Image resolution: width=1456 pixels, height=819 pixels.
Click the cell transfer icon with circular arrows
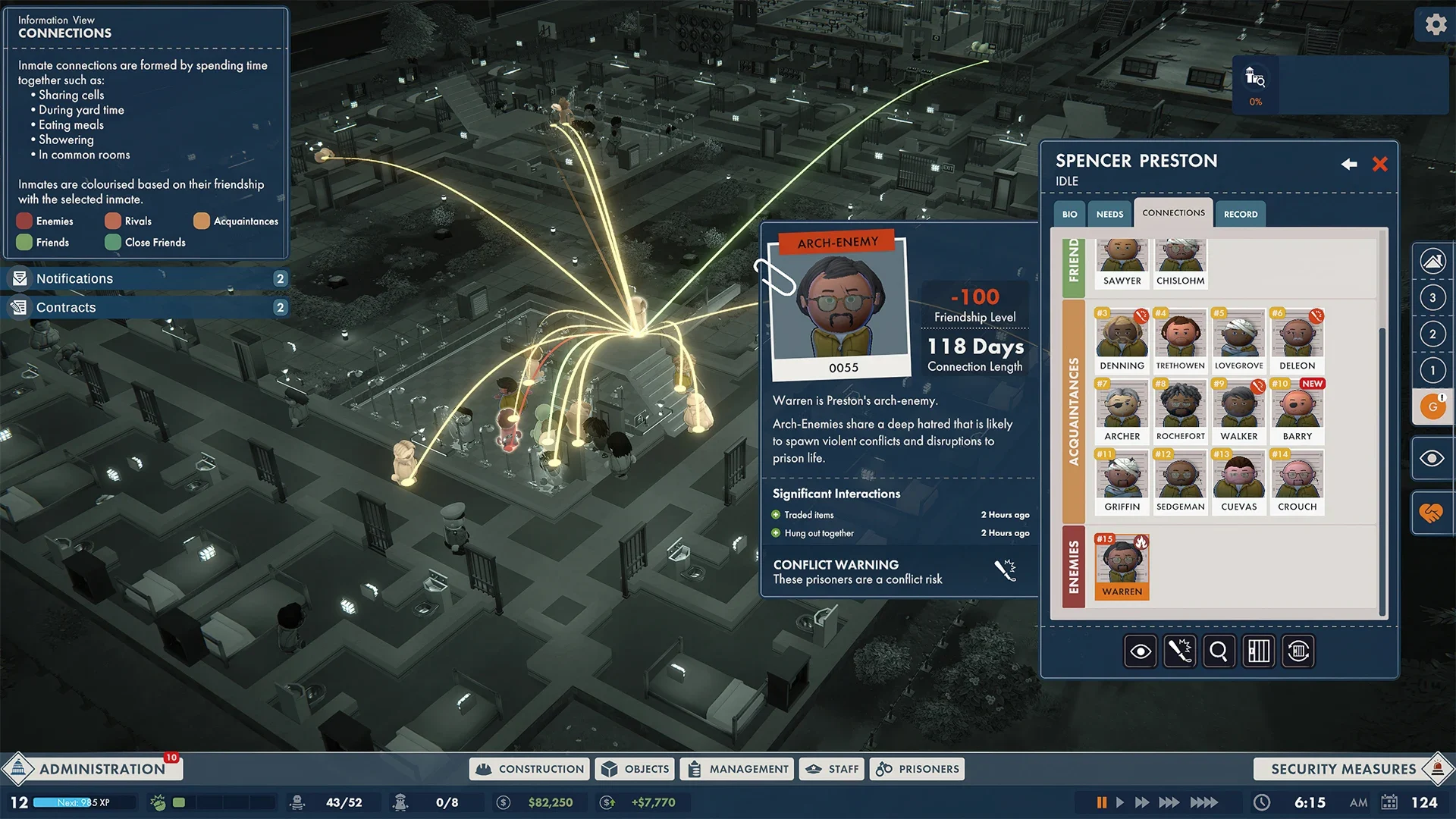point(1298,651)
